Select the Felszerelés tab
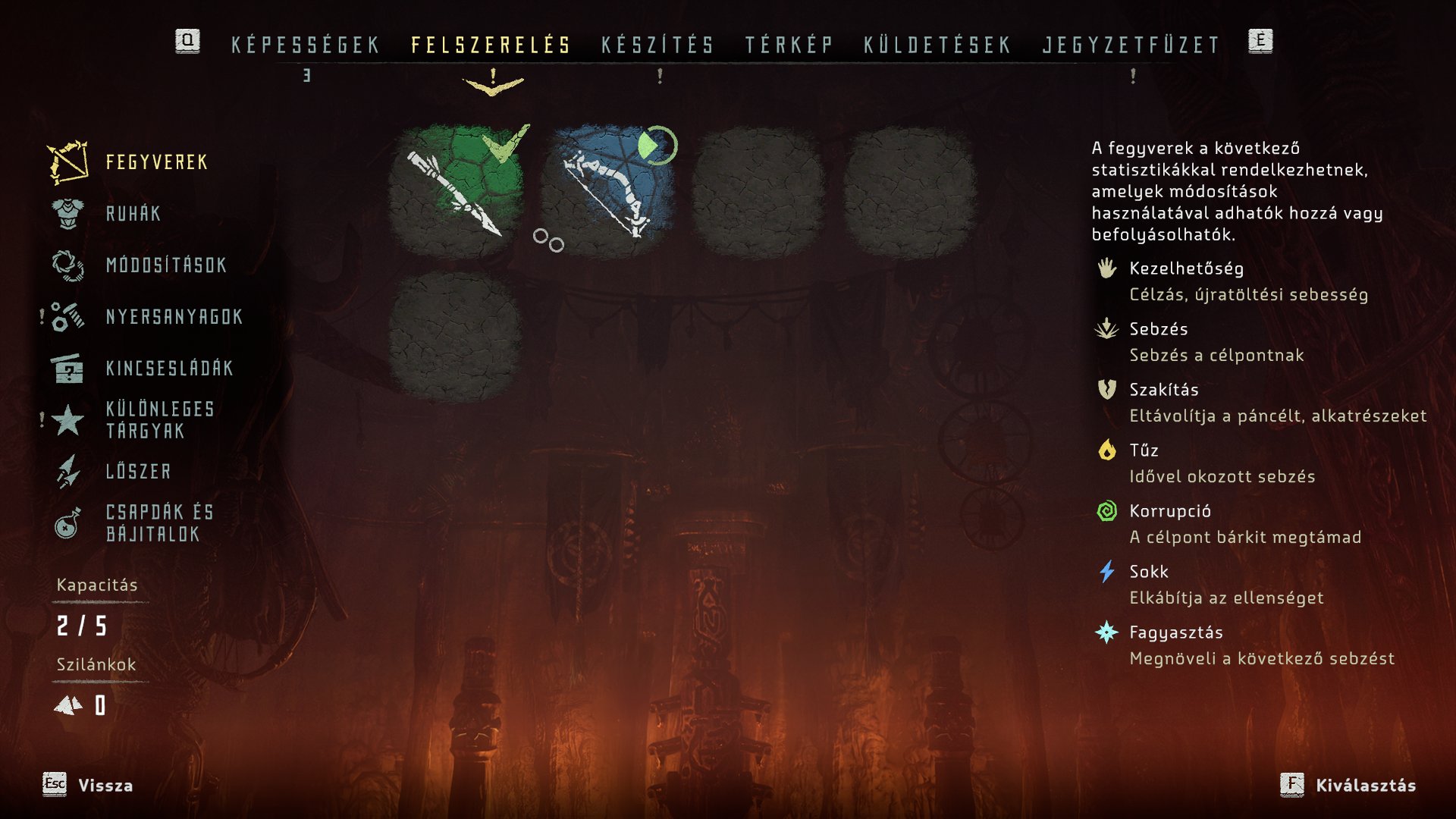This screenshot has height=819, width=1456. tap(491, 45)
